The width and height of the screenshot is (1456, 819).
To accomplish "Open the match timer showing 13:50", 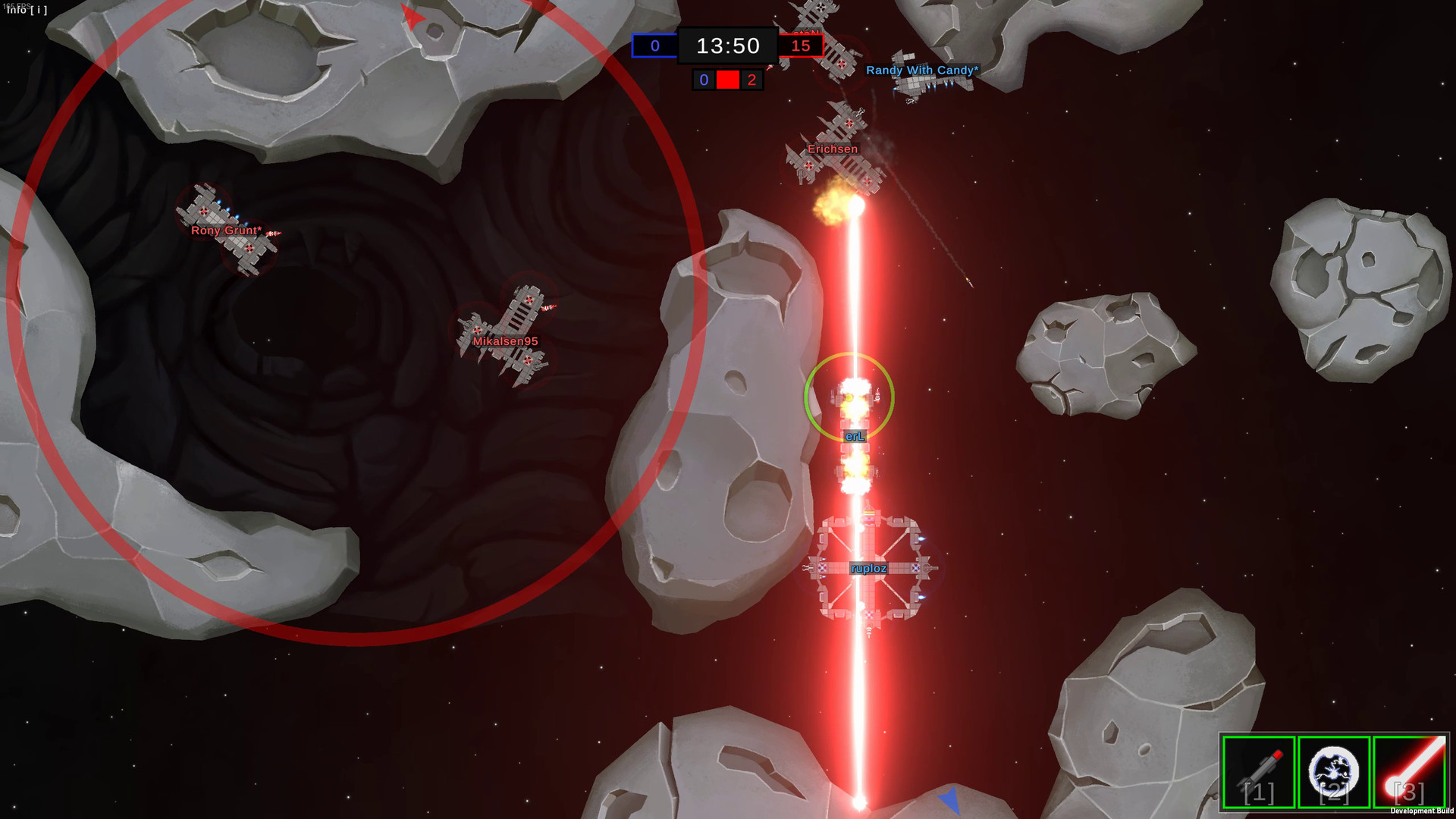I will (727, 45).
